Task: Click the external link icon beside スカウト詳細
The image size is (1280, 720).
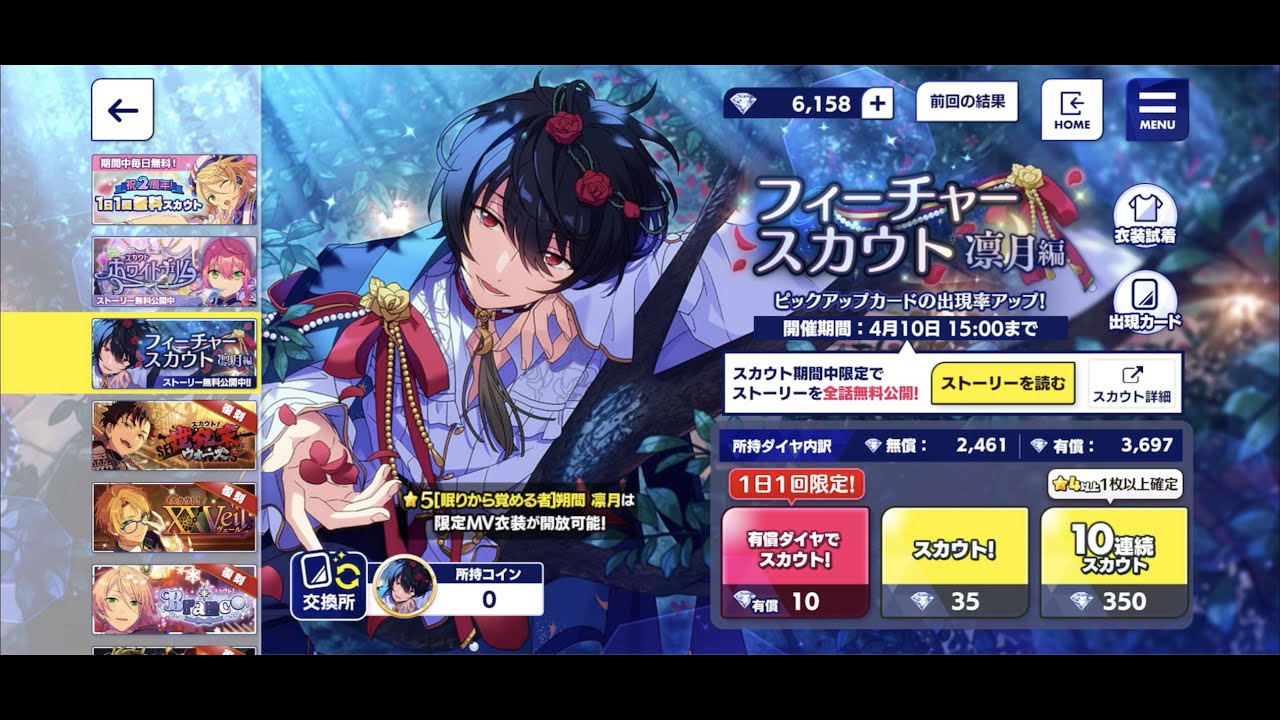Action: (x=1135, y=372)
